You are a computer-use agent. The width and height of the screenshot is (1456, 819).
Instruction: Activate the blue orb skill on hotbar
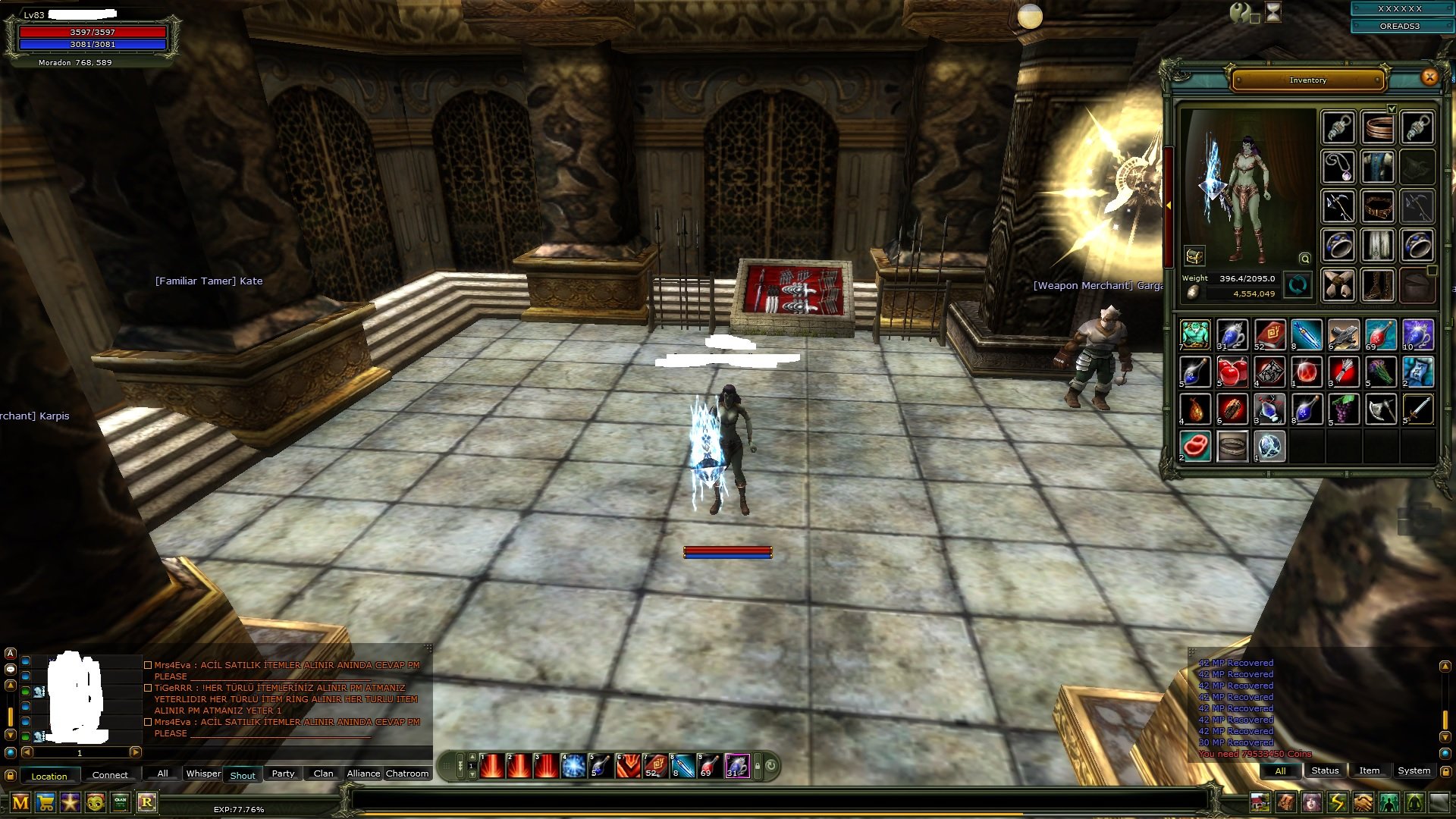(574, 766)
